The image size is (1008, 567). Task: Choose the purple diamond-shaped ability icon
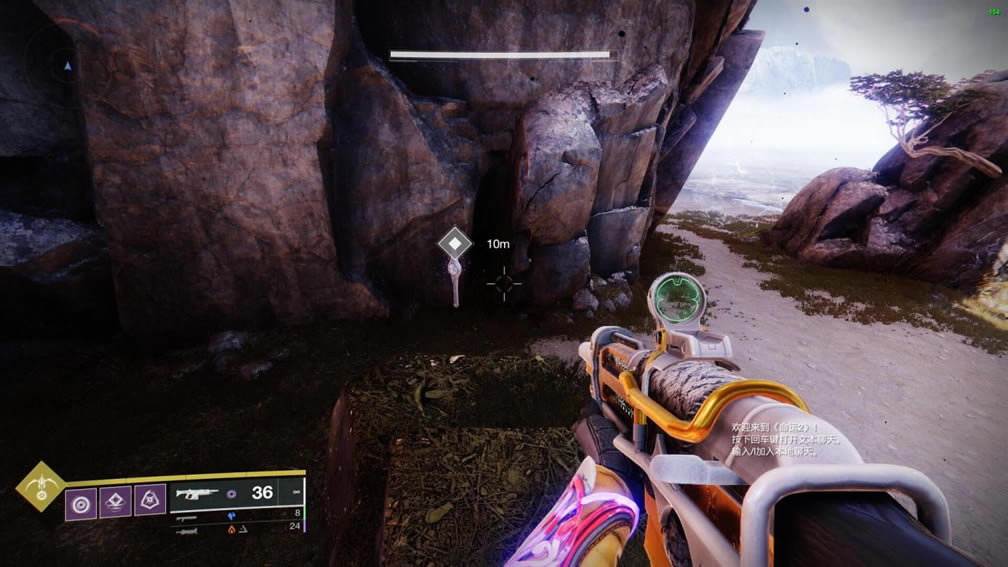pyautogui.click(x=115, y=501)
